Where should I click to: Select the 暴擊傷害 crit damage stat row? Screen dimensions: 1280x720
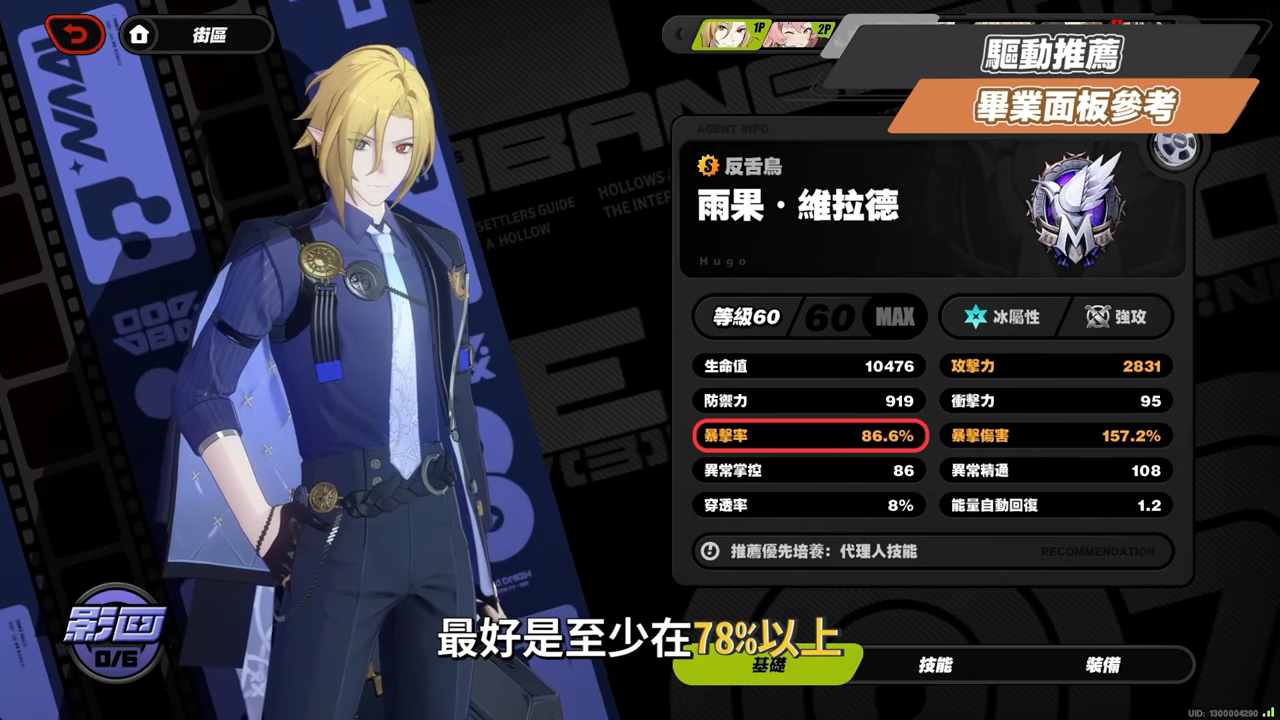1055,436
